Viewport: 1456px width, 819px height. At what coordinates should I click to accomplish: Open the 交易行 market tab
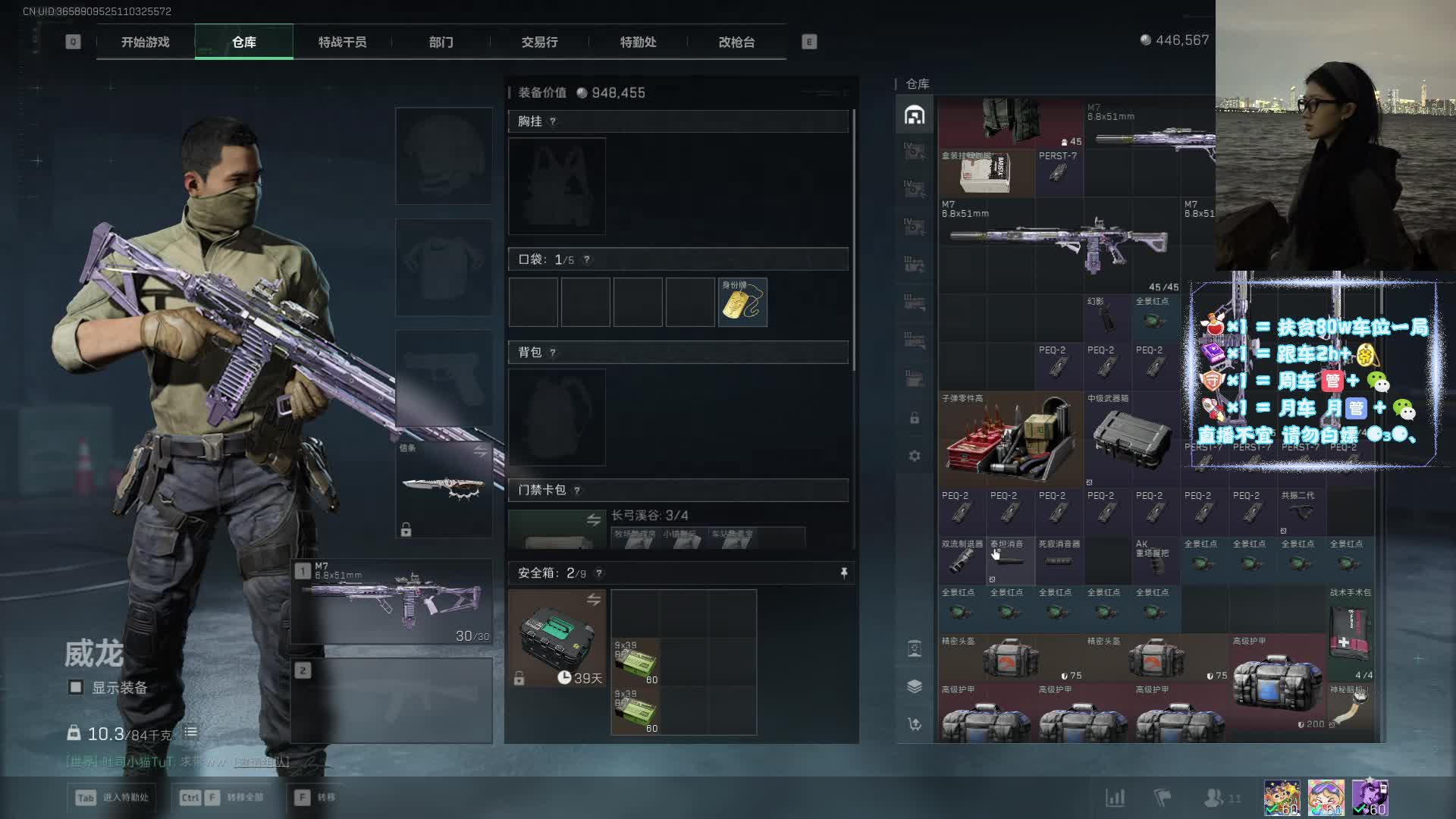[539, 42]
